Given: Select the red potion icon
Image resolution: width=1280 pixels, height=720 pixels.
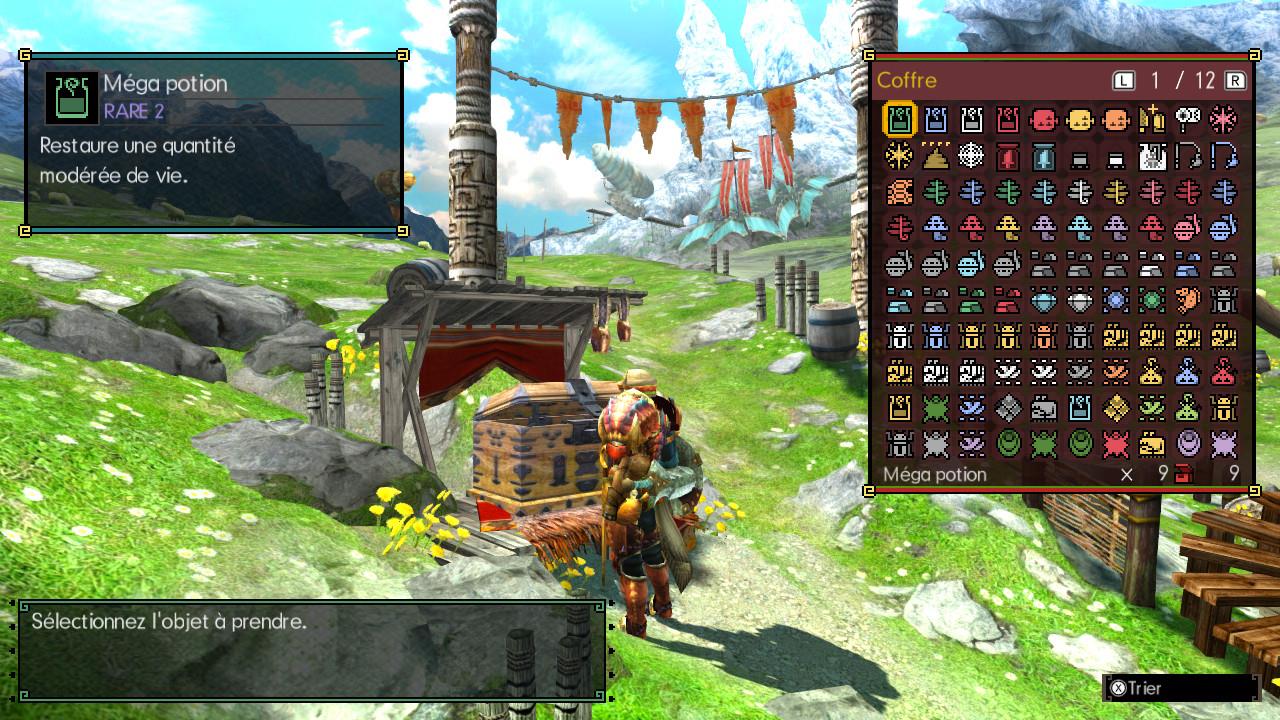Looking at the screenshot, I should 1008,120.
